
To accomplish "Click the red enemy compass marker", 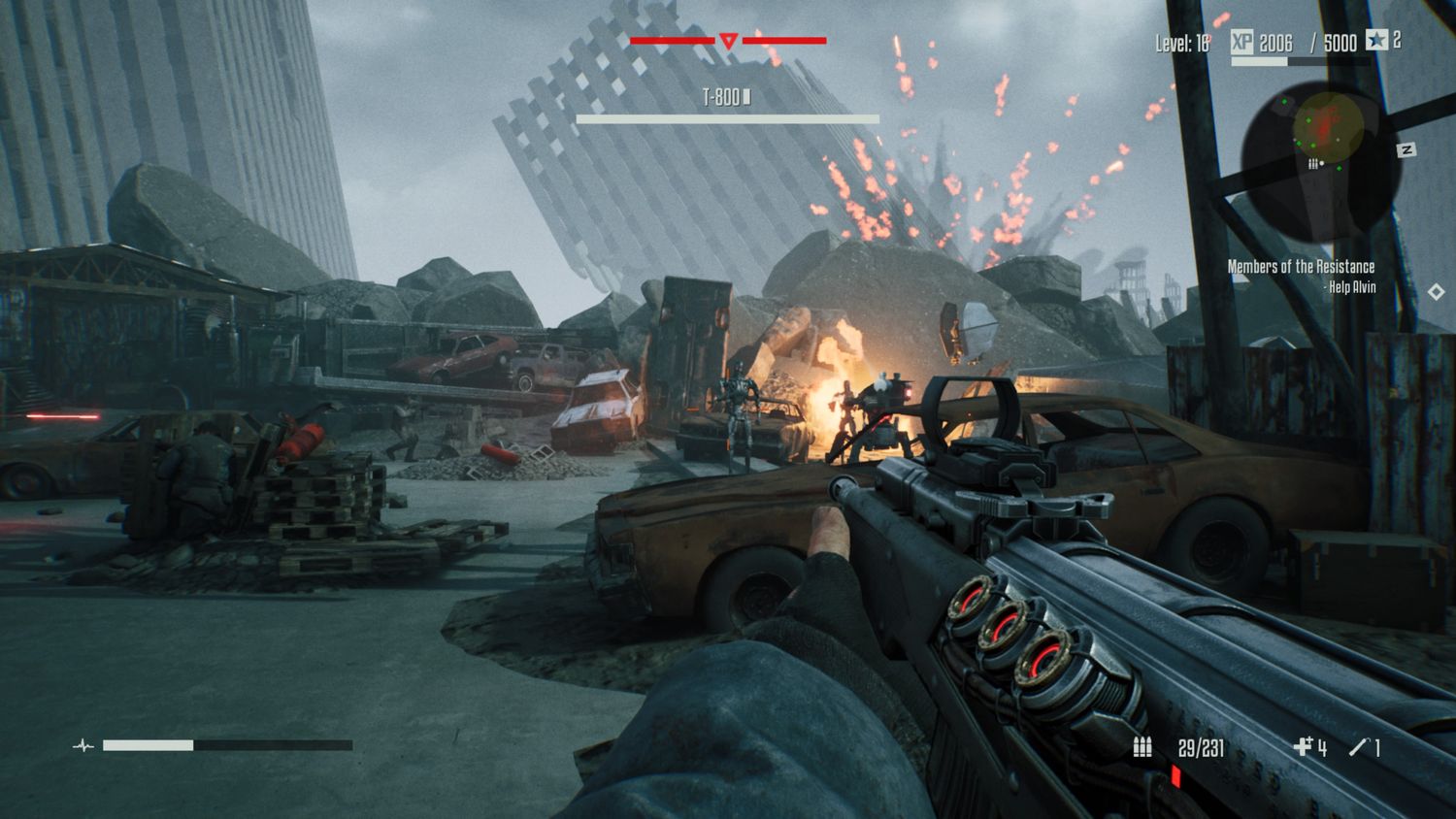I will (x=728, y=41).
